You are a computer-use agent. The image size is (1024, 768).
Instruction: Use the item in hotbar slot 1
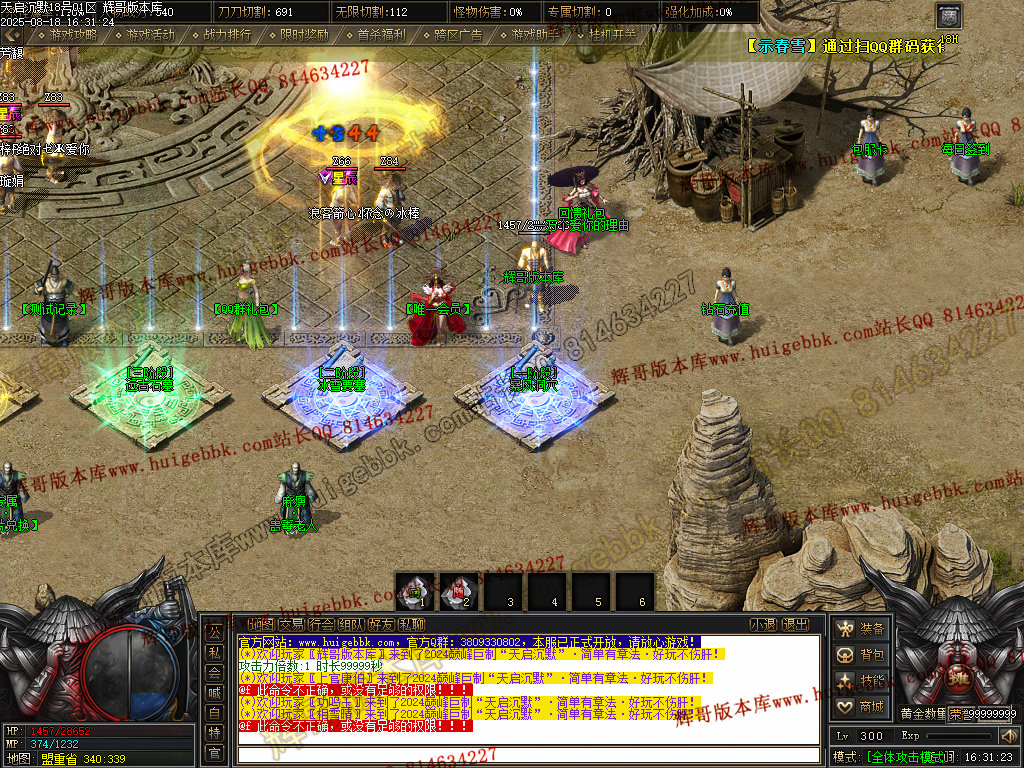(415, 591)
